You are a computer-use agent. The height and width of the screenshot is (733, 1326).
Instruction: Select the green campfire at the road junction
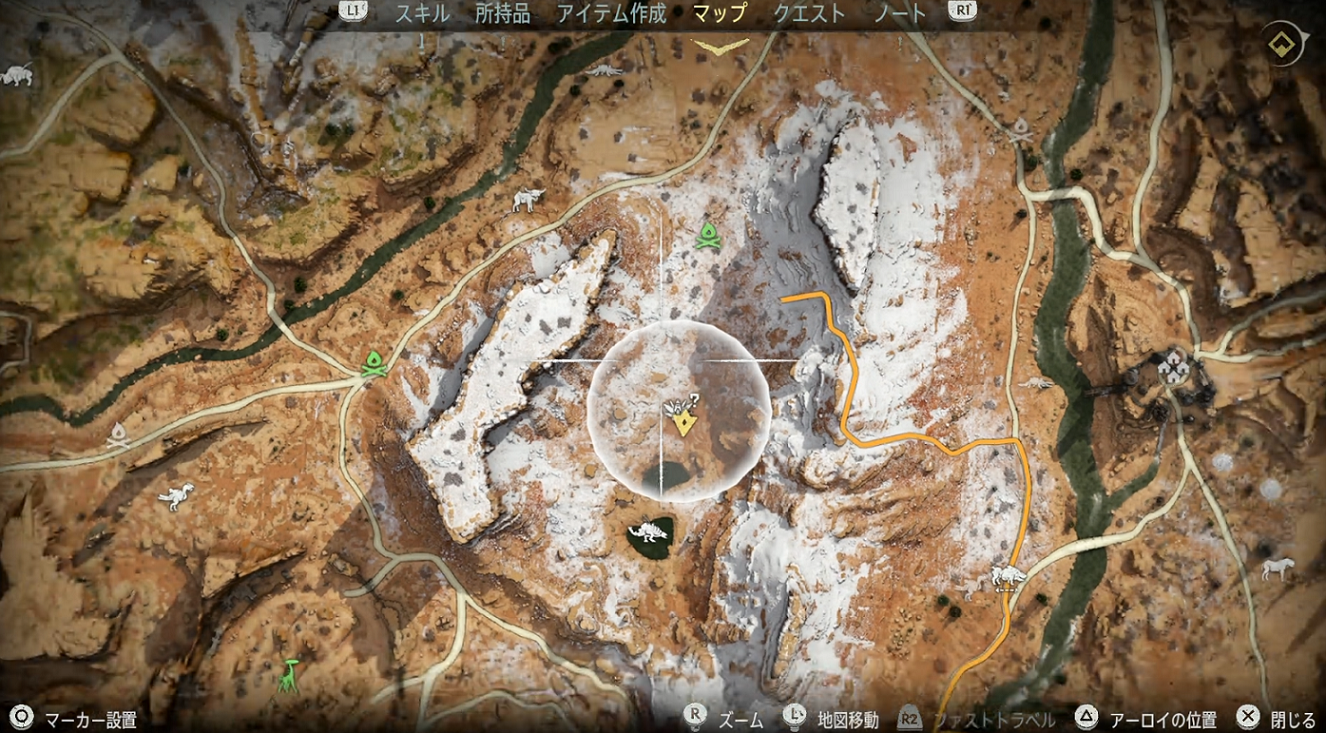(374, 363)
